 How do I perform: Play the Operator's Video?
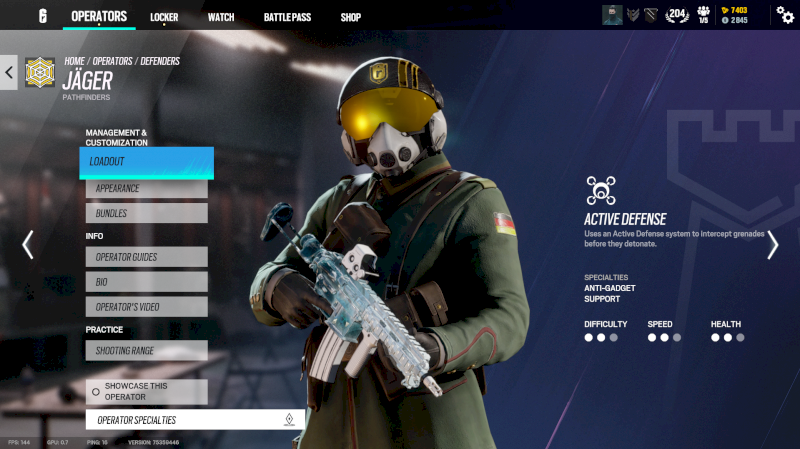click(146, 307)
